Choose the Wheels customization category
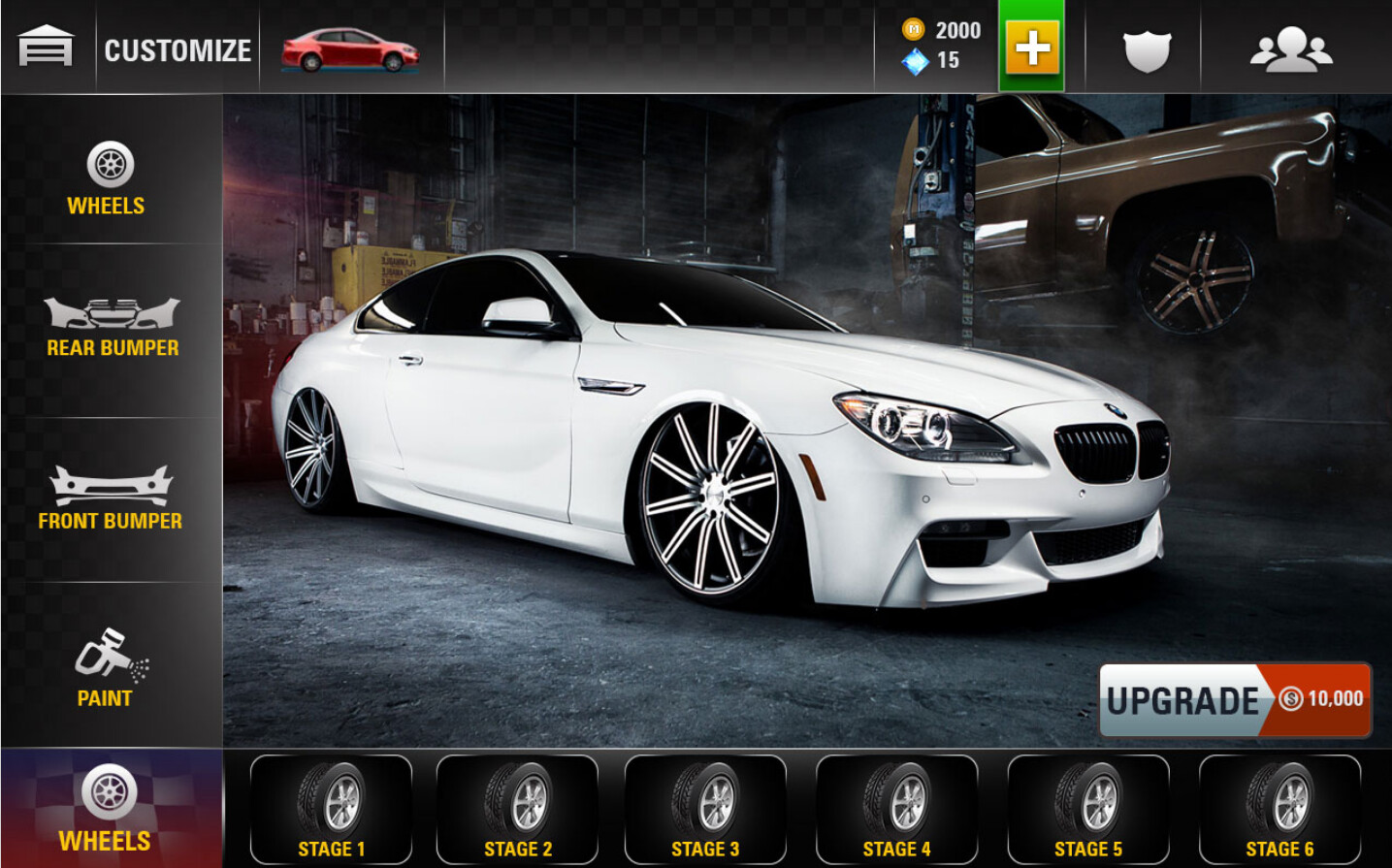This screenshot has height=868, width=1392. pyautogui.click(x=109, y=178)
